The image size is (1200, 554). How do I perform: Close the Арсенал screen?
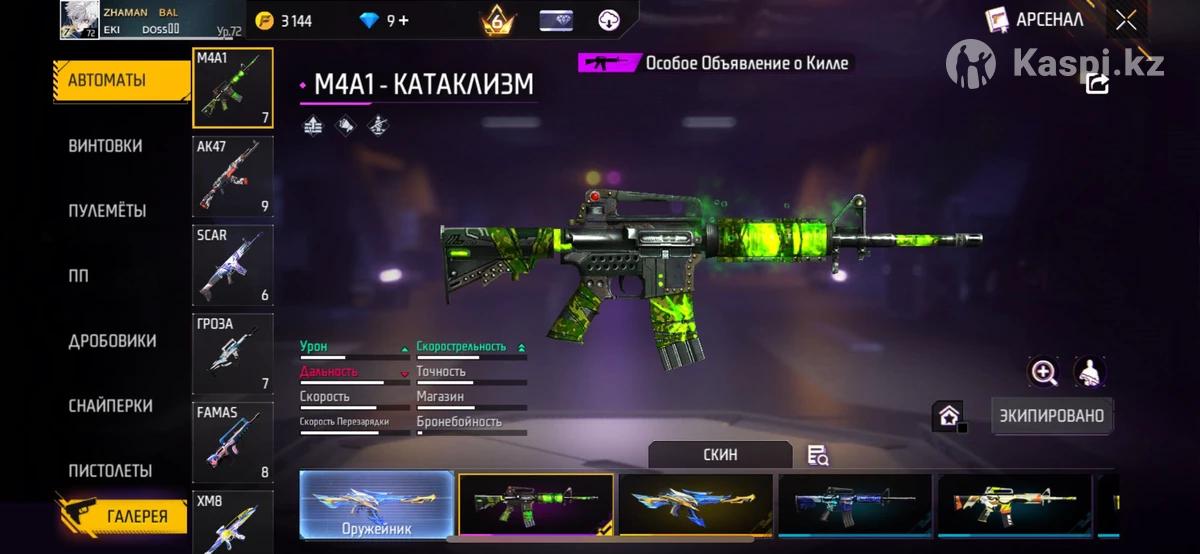click(x=1126, y=20)
